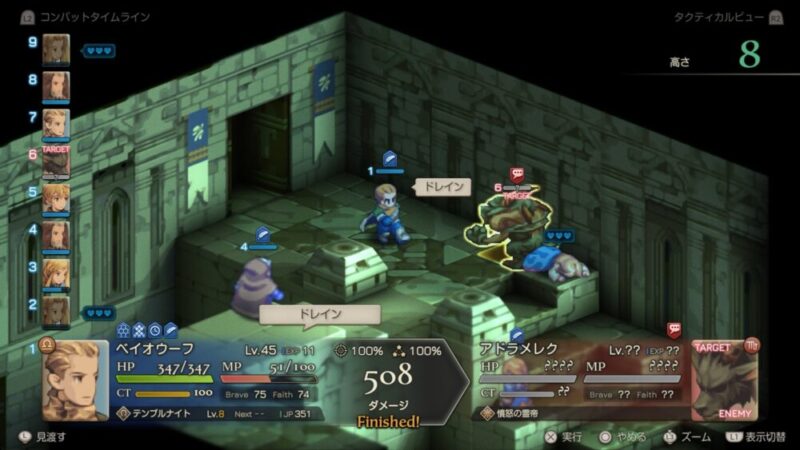Screen dimensions: 800x450
Task: Click the status effect icons above Beowulf's name
Action: 147,329
